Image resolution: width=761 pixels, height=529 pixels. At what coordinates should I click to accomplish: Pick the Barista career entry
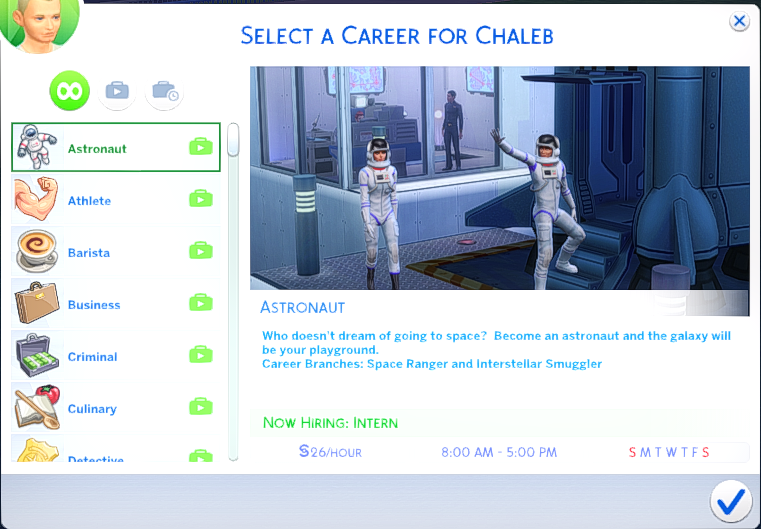point(115,252)
